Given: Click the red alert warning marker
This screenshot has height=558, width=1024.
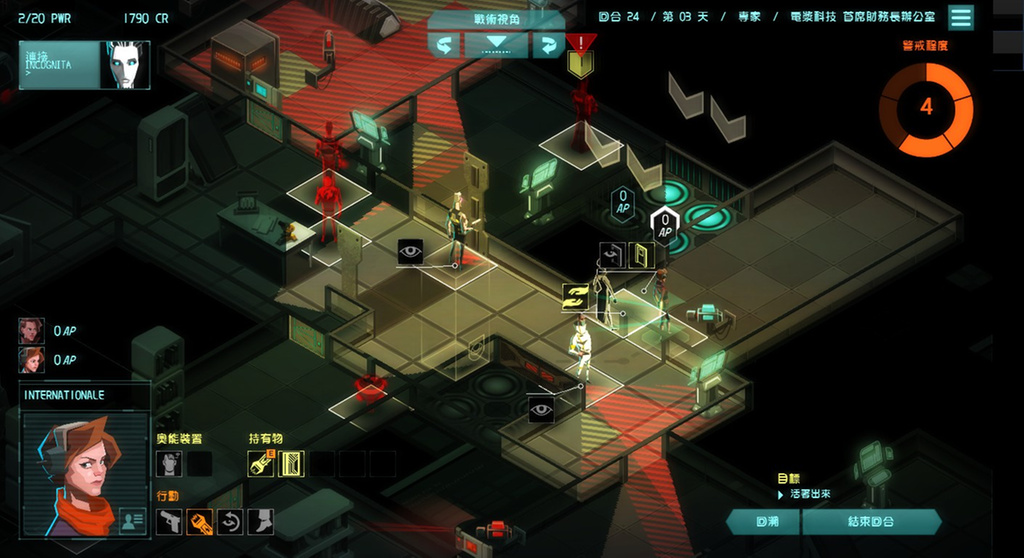Looking at the screenshot, I should click(x=580, y=43).
